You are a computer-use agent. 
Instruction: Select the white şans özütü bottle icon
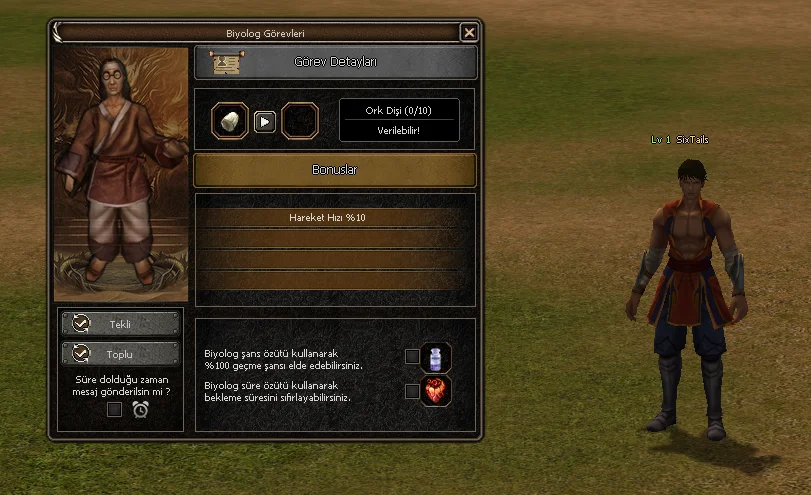(x=437, y=357)
